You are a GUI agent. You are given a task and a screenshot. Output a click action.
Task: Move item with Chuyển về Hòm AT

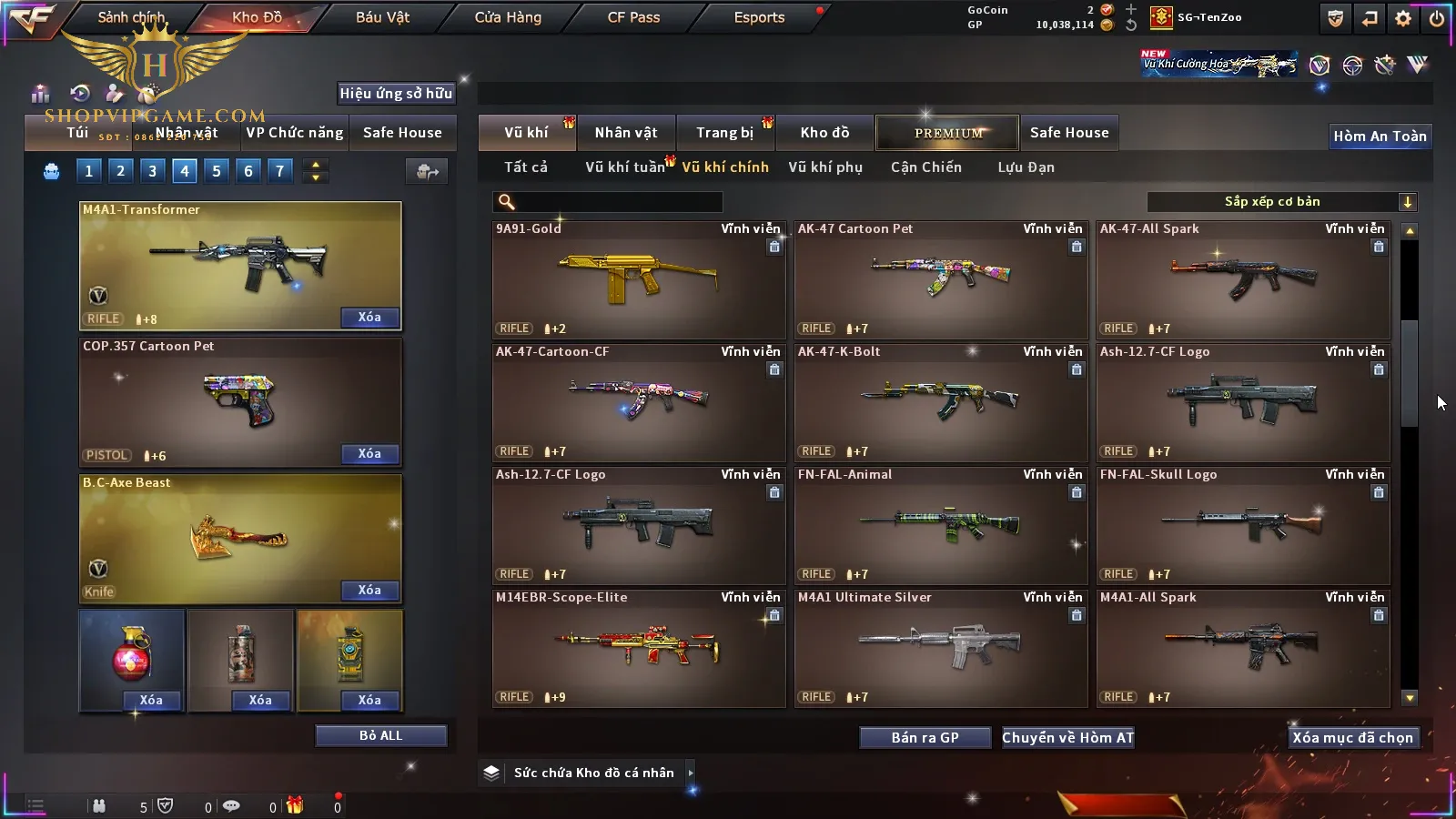1067,738
